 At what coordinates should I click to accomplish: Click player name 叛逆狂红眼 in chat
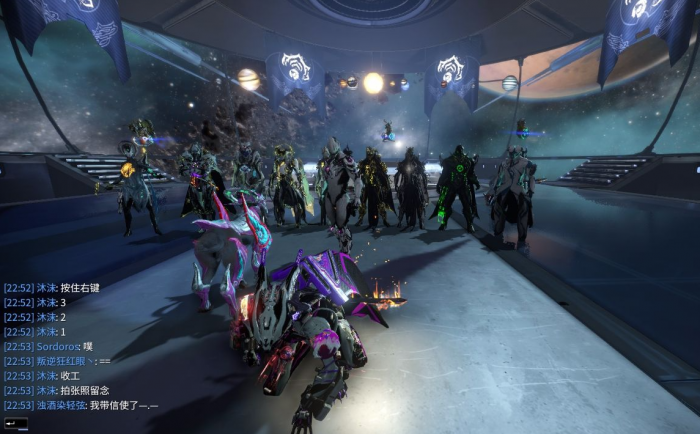tap(63, 361)
